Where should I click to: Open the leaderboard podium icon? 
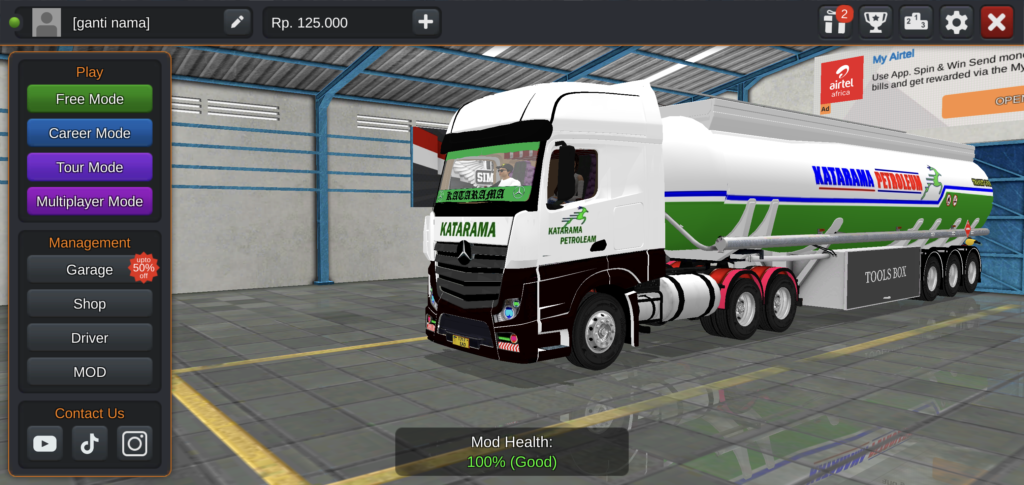916,22
